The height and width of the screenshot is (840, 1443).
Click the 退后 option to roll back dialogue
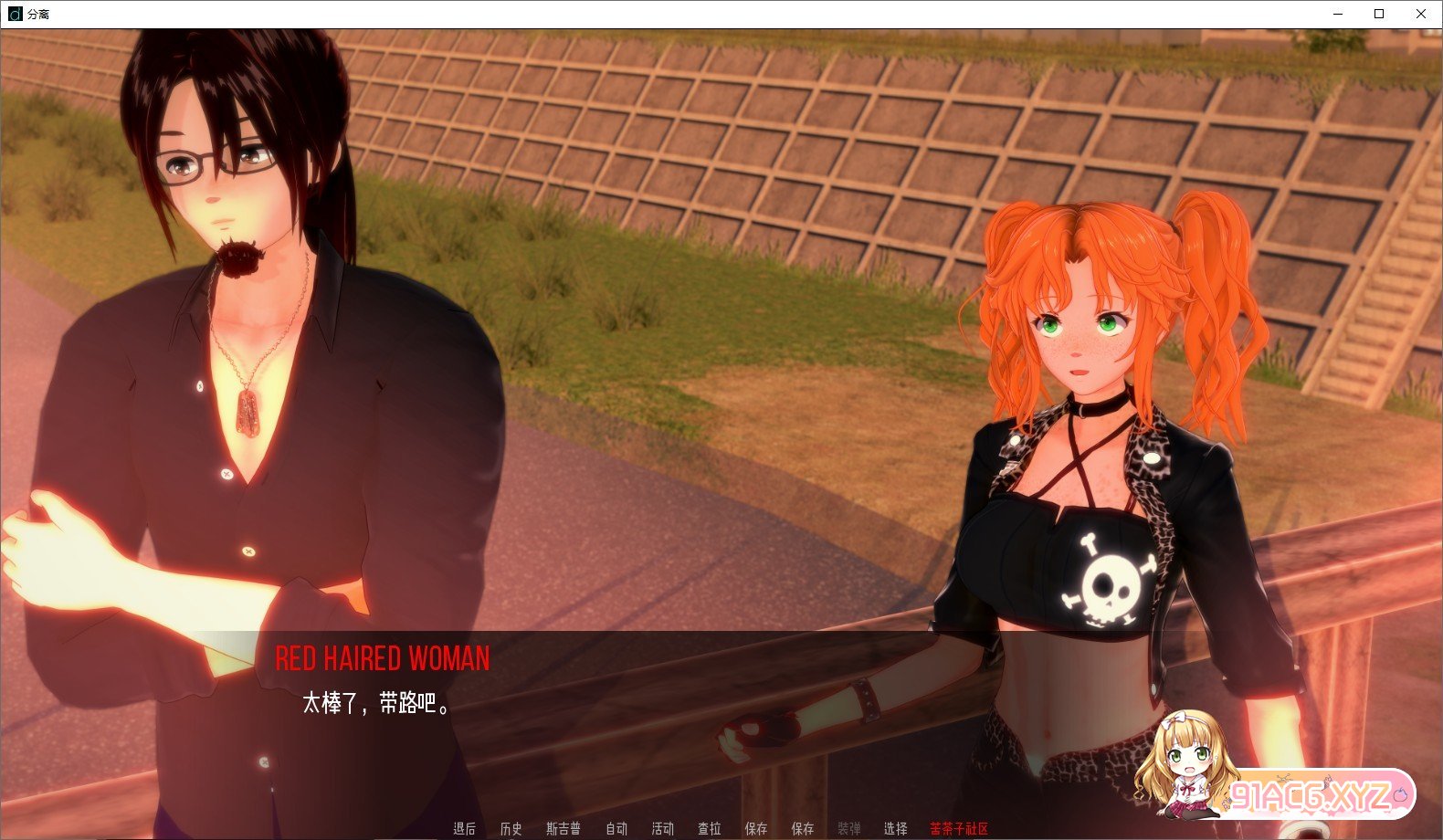(x=465, y=829)
